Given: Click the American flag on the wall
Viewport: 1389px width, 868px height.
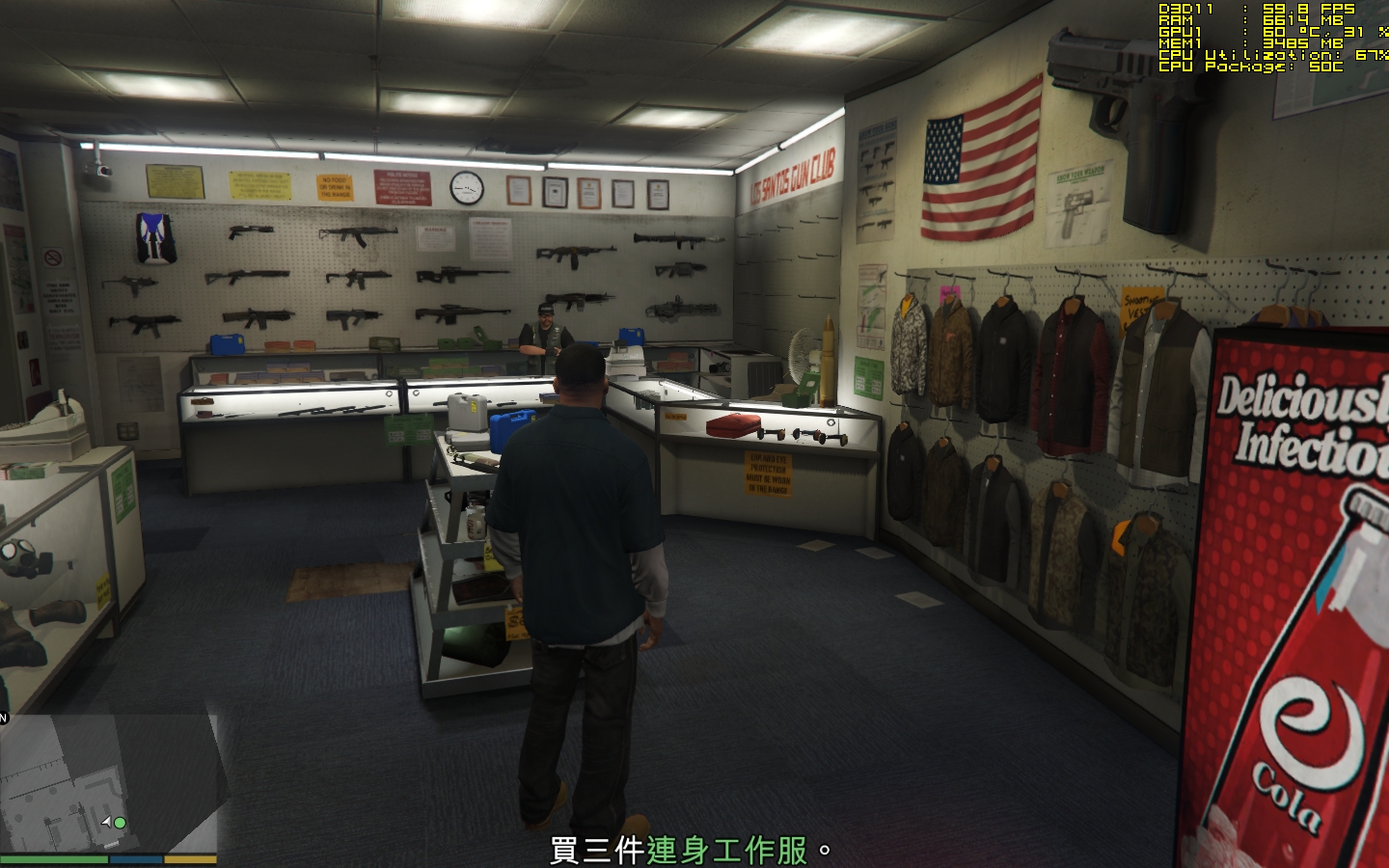Looking at the screenshot, I should [977, 164].
